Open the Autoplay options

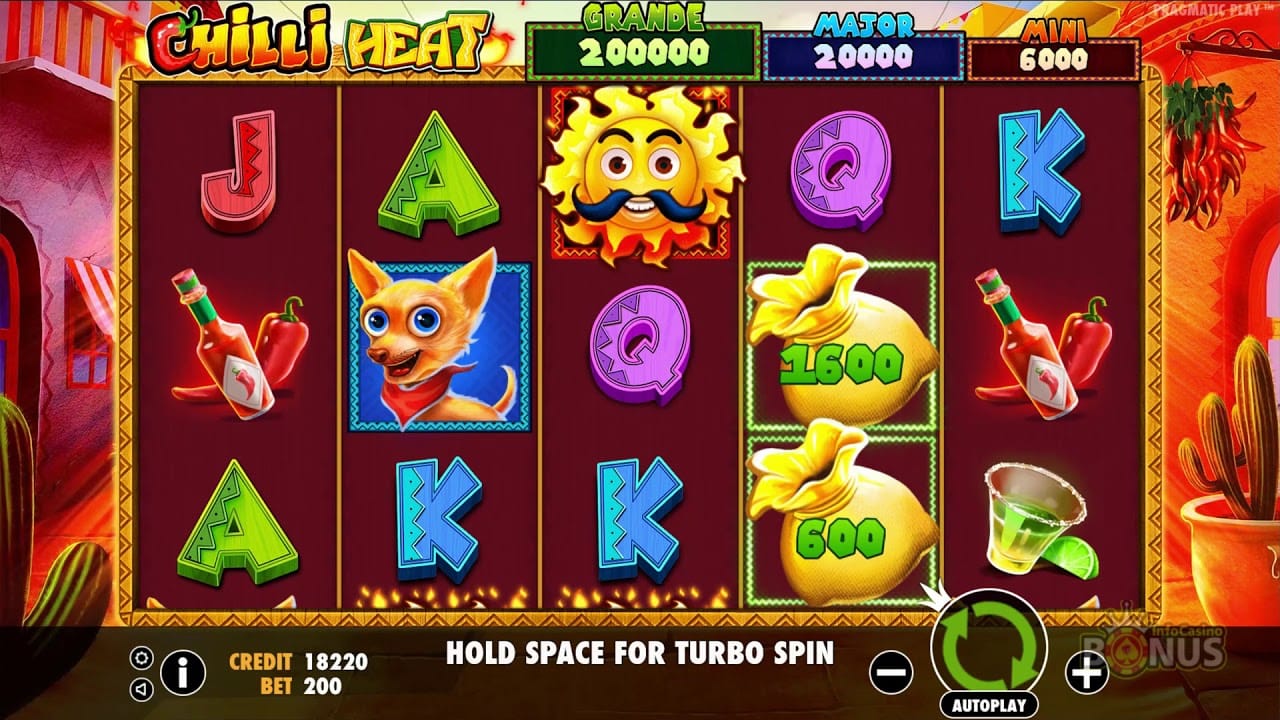[x=988, y=705]
